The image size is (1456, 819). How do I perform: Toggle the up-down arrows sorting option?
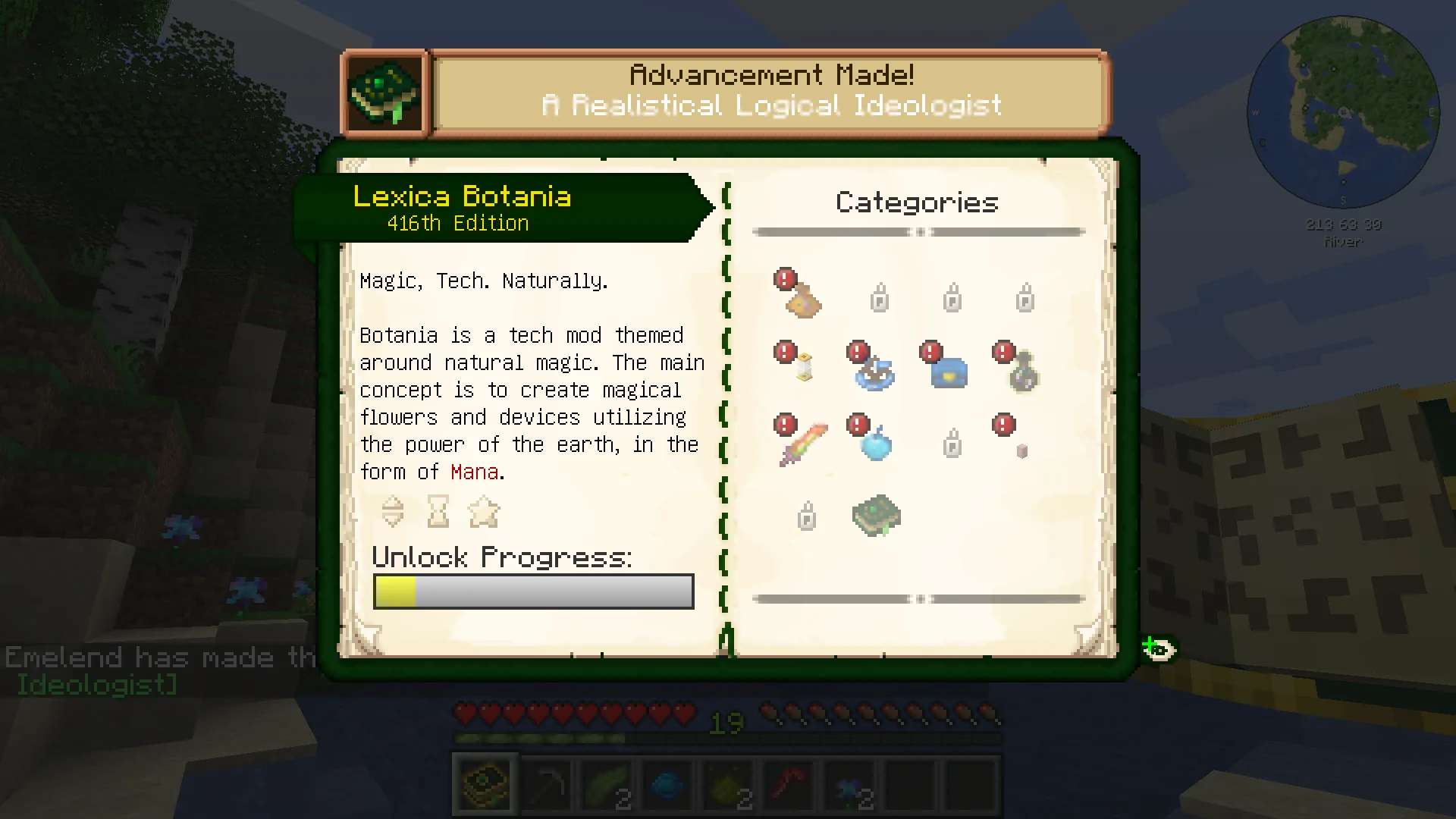tap(393, 512)
